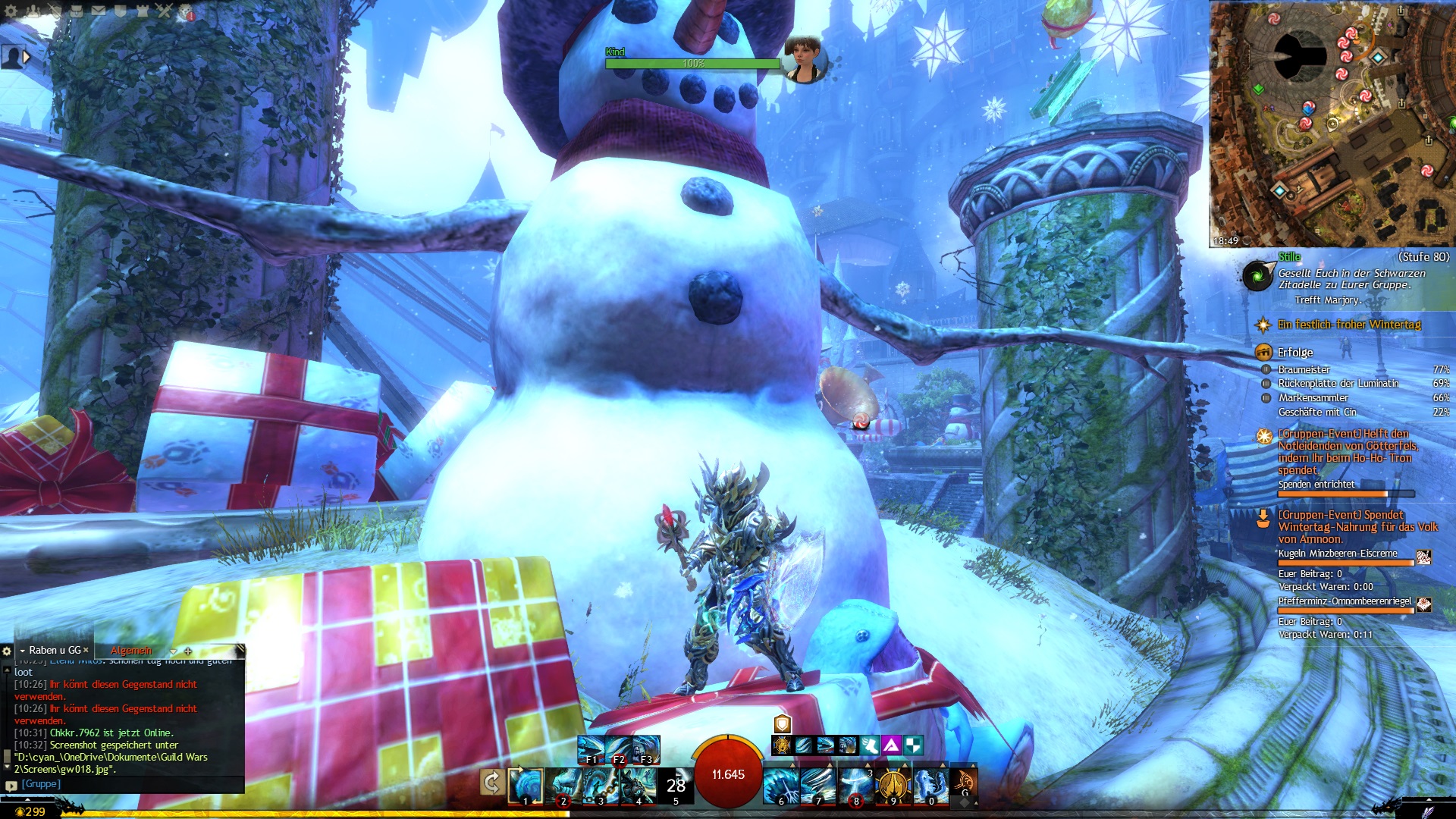Select the 'Ein festlich-froher Wintertag' tracker entry

point(1349,325)
